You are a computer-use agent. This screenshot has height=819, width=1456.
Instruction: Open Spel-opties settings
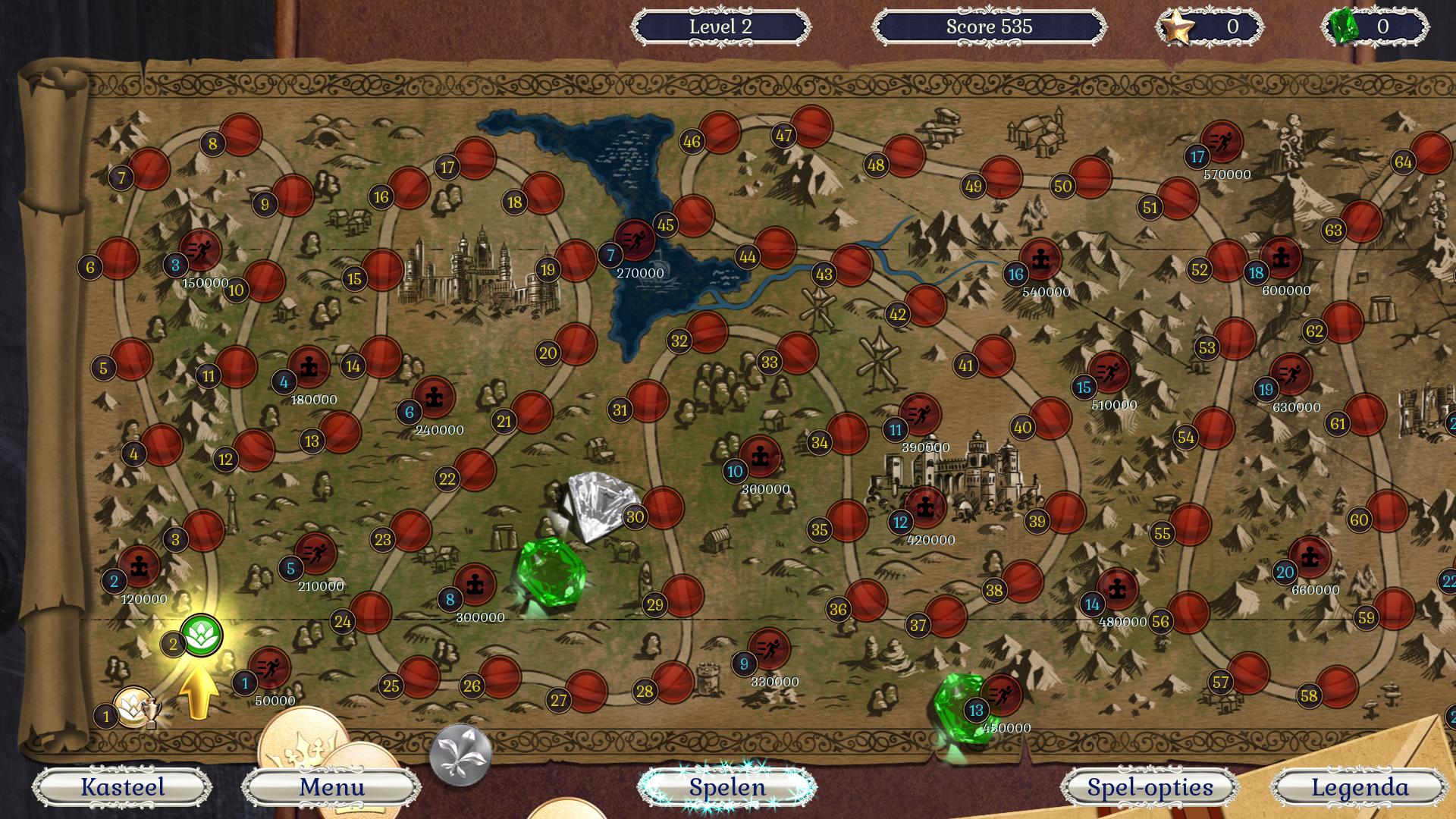(1150, 787)
